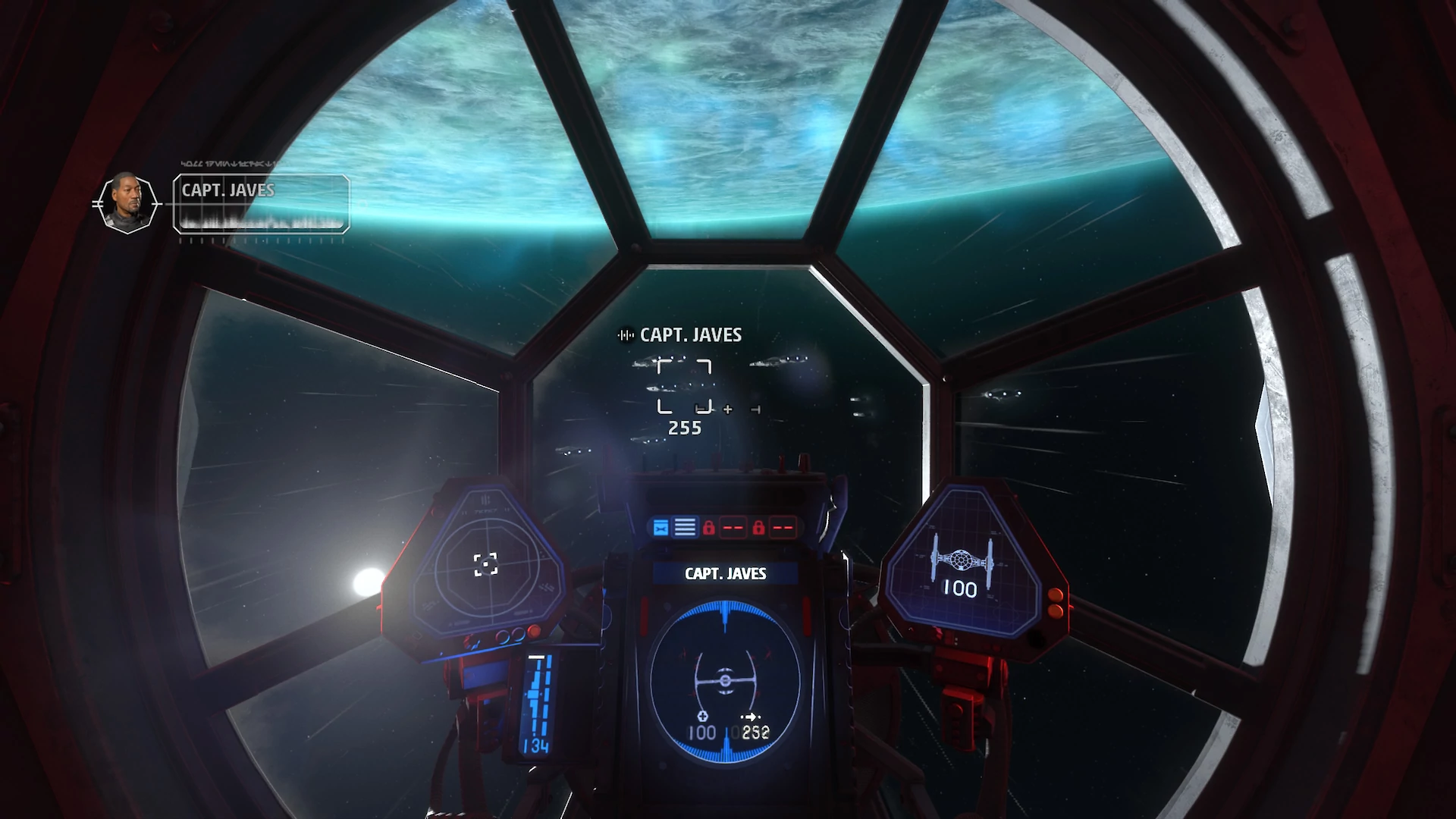Click the blue throttle power gauge
This screenshot has height=819, width=1456.
tap(539, 701)
